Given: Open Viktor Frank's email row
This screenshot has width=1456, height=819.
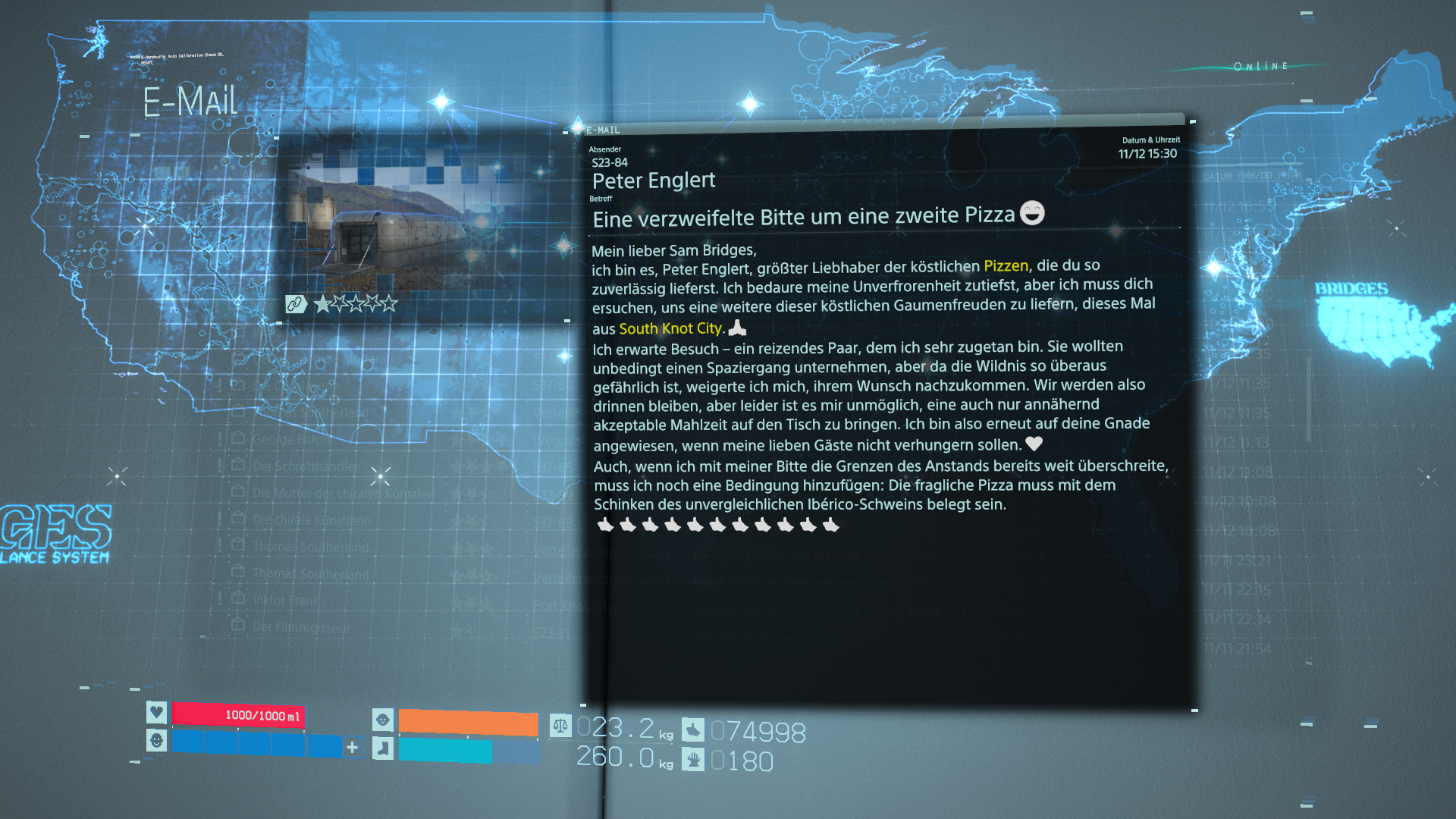Looking at the screenshot, I should pyautogui.click(x=286, y=600).
